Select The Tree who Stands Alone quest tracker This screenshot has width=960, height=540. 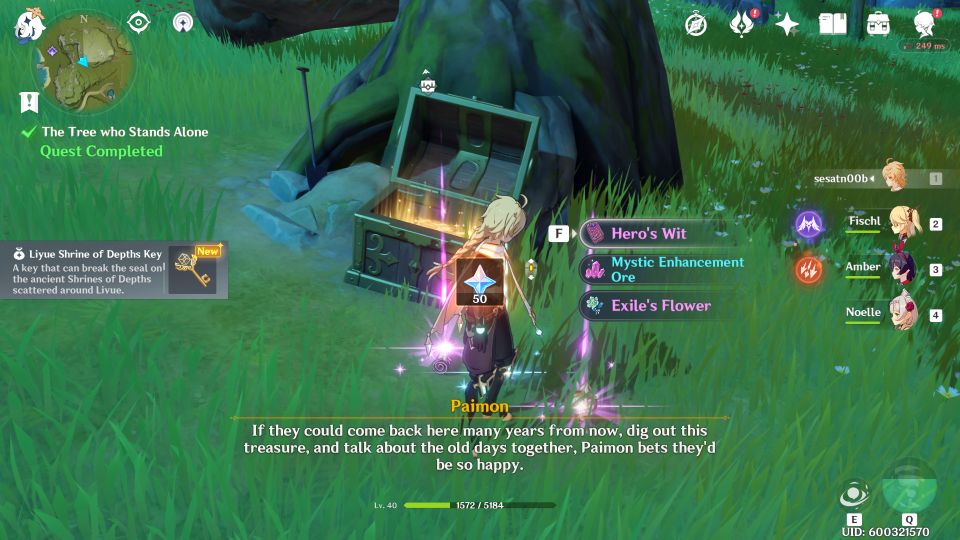point(124,132)
